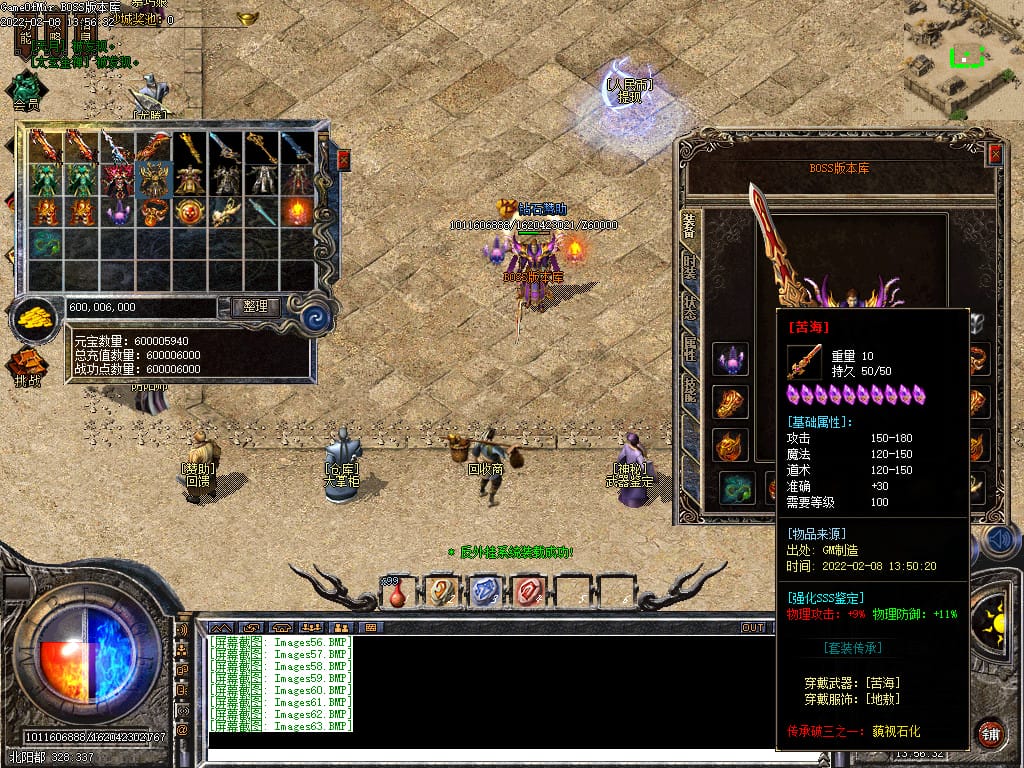The image size is (1024, 768).
Task: Open the 状态 status tab
Action: (690, 307)
